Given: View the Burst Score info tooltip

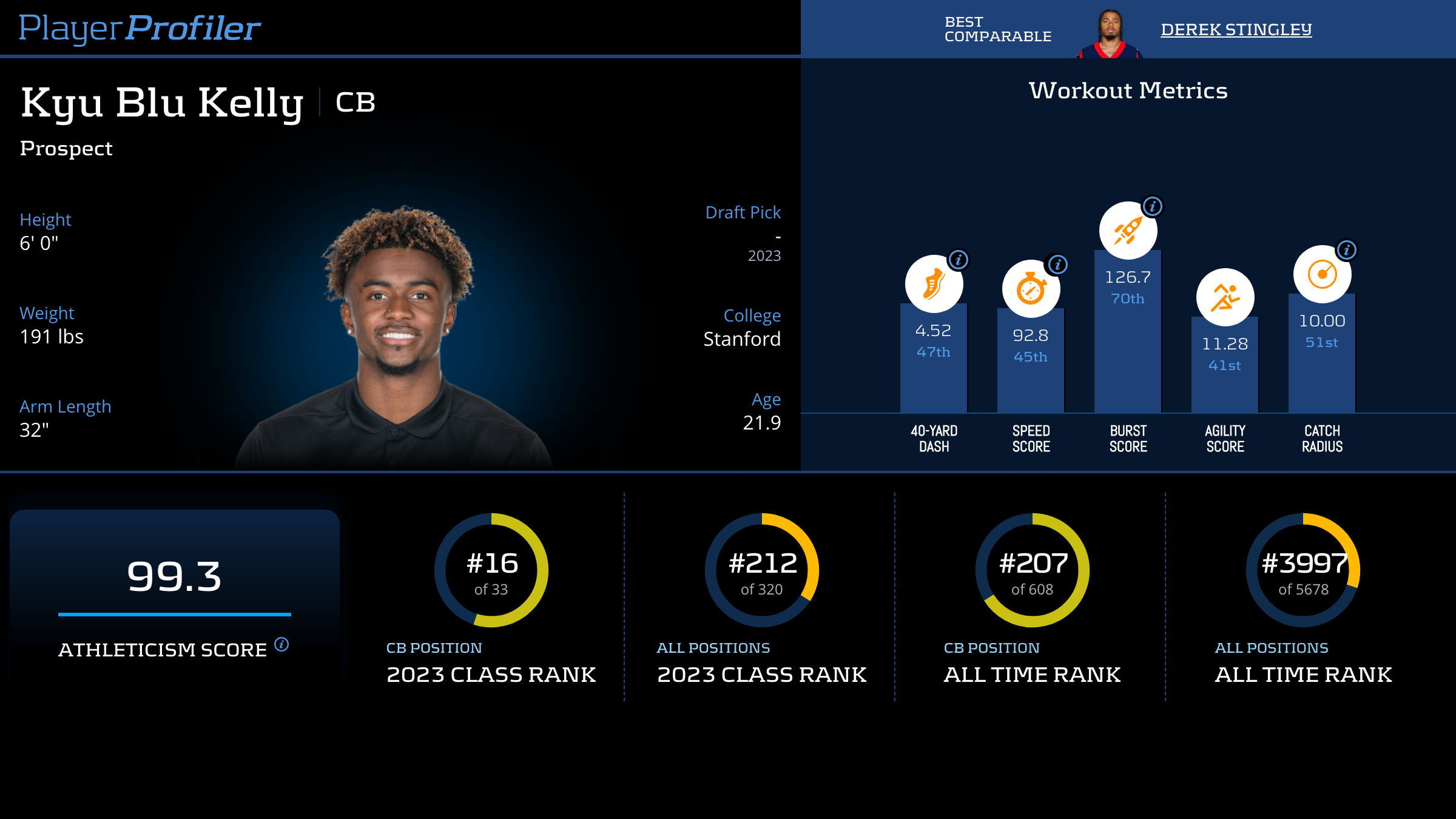Looking at the screenshot, I should pos(1153,206).
